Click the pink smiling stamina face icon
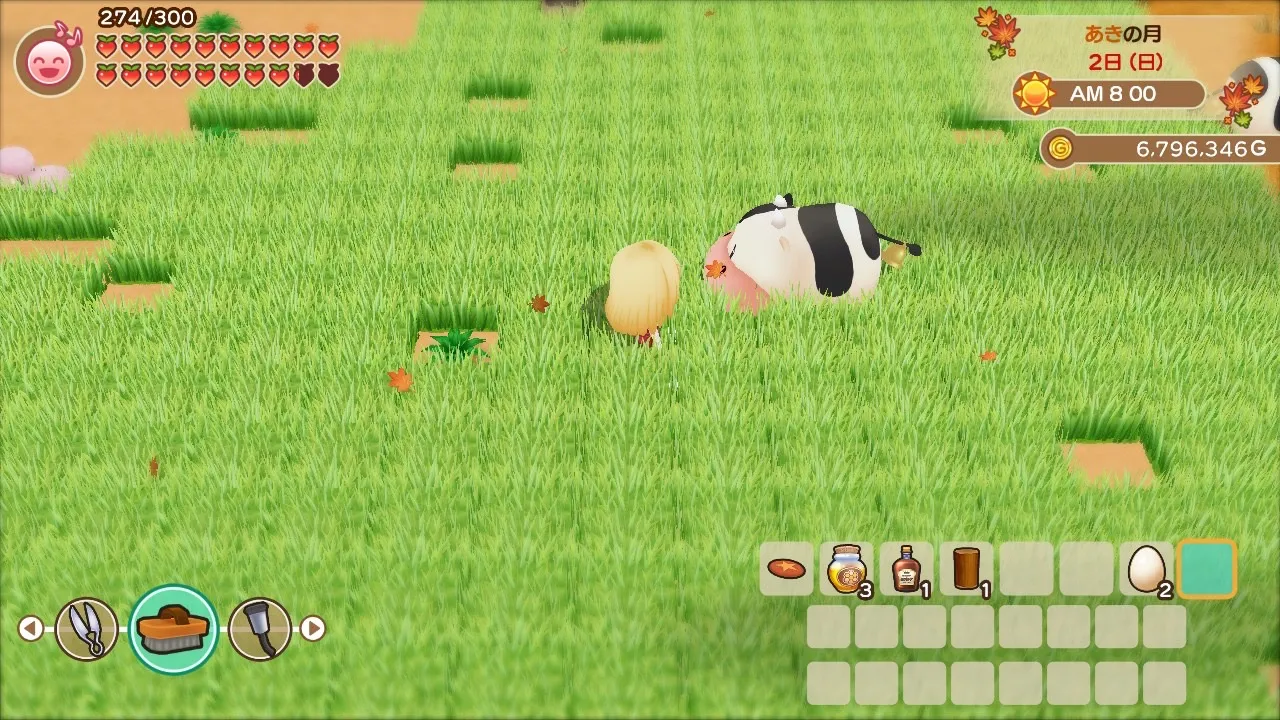Viewport: 1280px width, 720px height. (x=49, y=62)
